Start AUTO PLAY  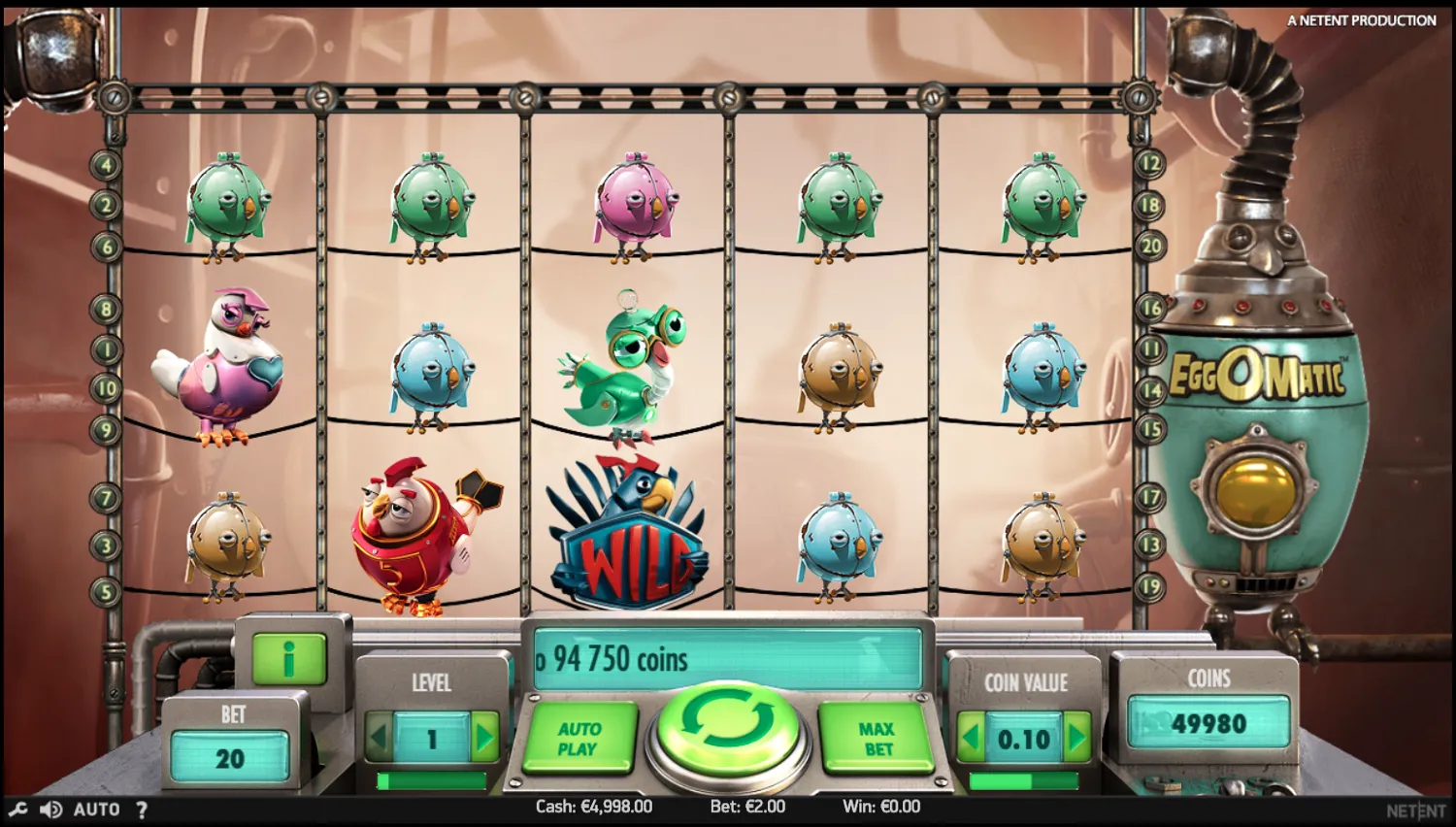pyautogui.click(x=579, y=738)
